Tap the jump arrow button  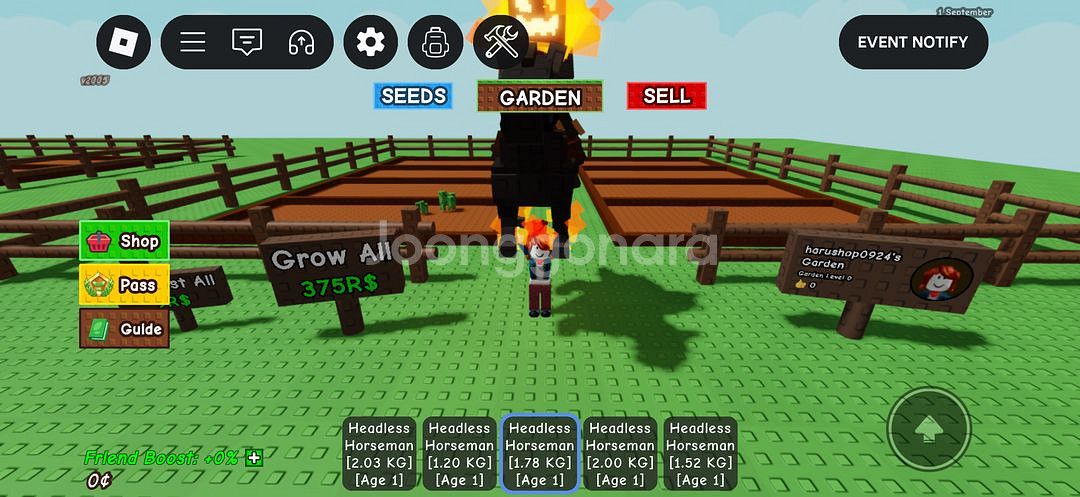(x=929, y=430)
